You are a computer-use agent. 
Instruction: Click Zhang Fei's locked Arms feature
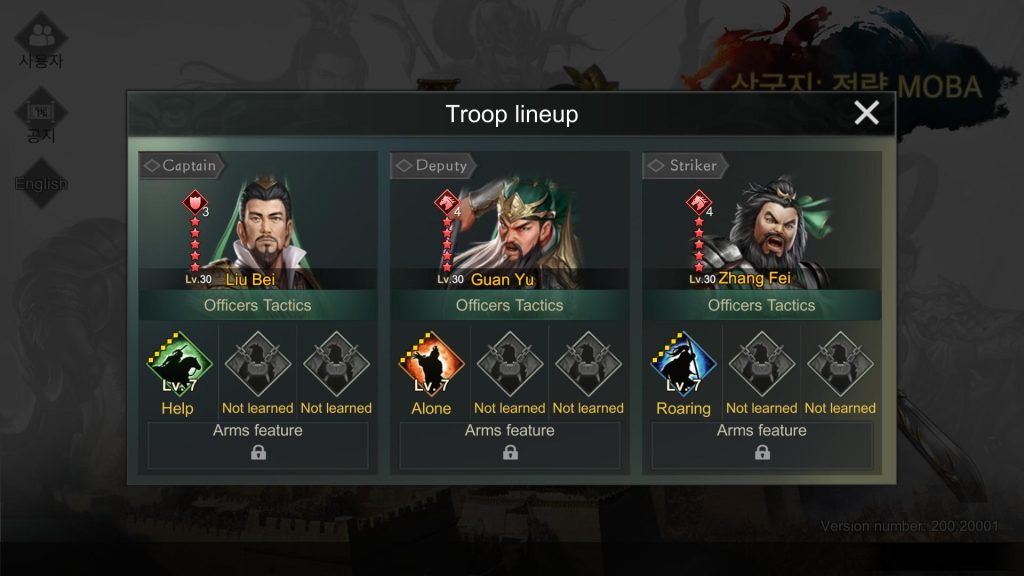tap(762, 445)
